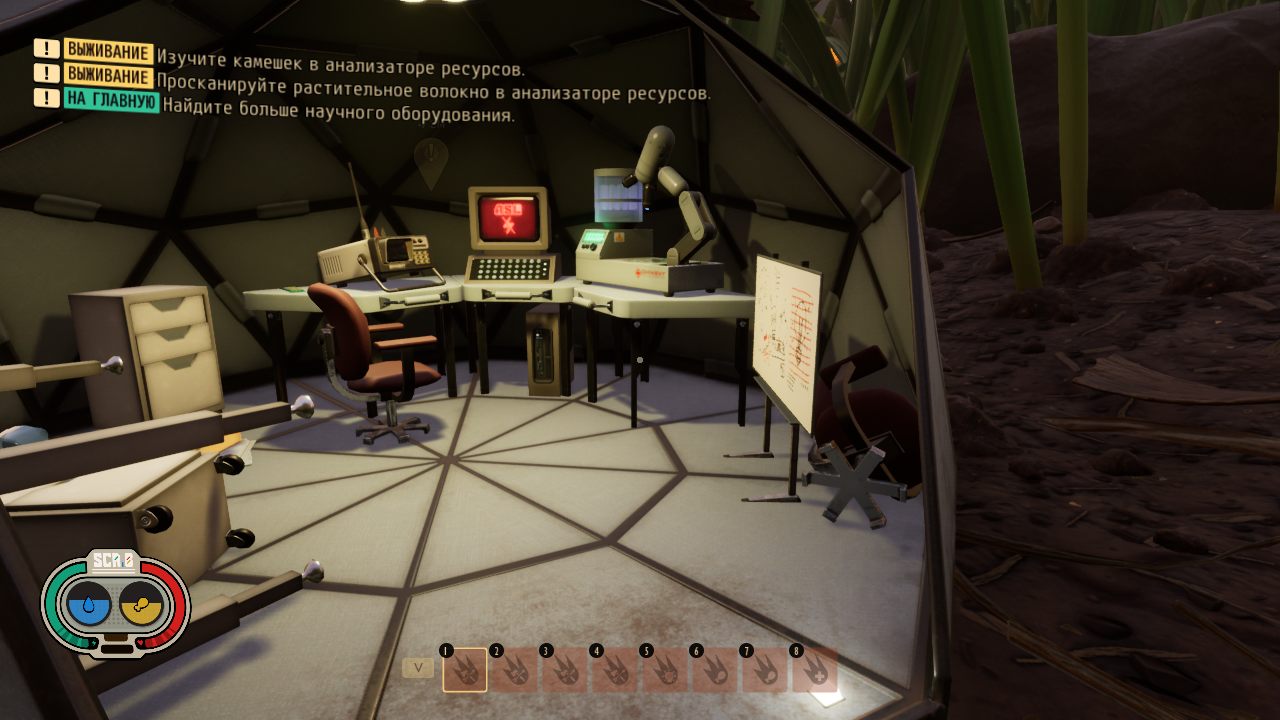Select the pebble analysis survival objective

coord(341,51)
